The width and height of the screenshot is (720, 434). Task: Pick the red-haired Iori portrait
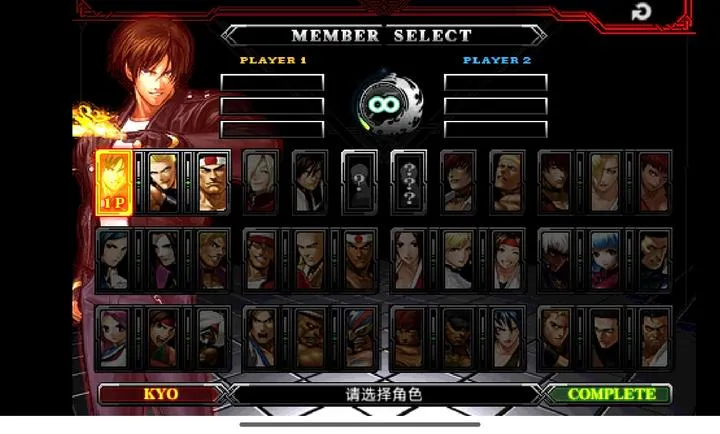click(x=458, y=181)
